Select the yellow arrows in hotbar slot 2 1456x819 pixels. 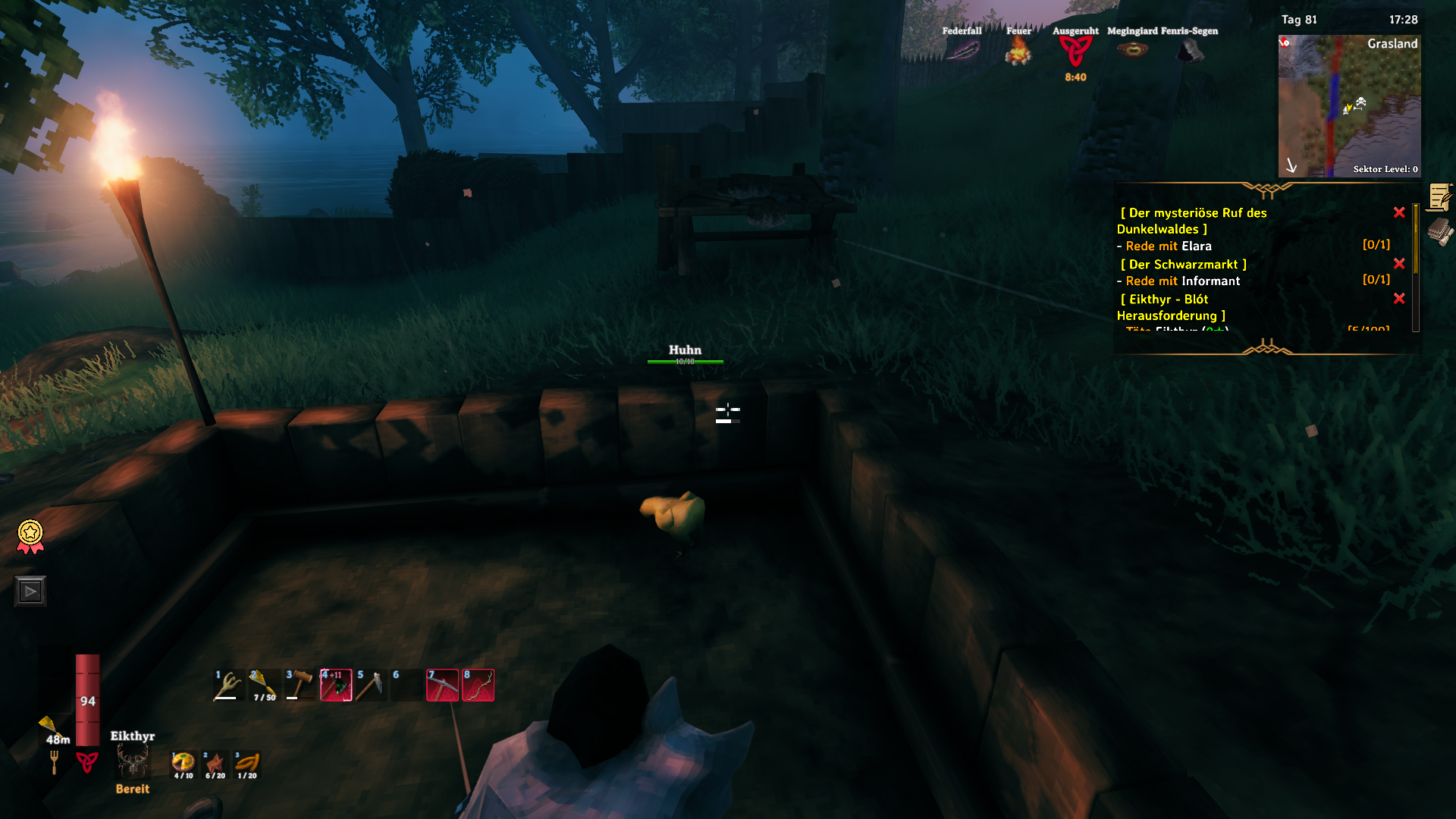click(262, 686)
